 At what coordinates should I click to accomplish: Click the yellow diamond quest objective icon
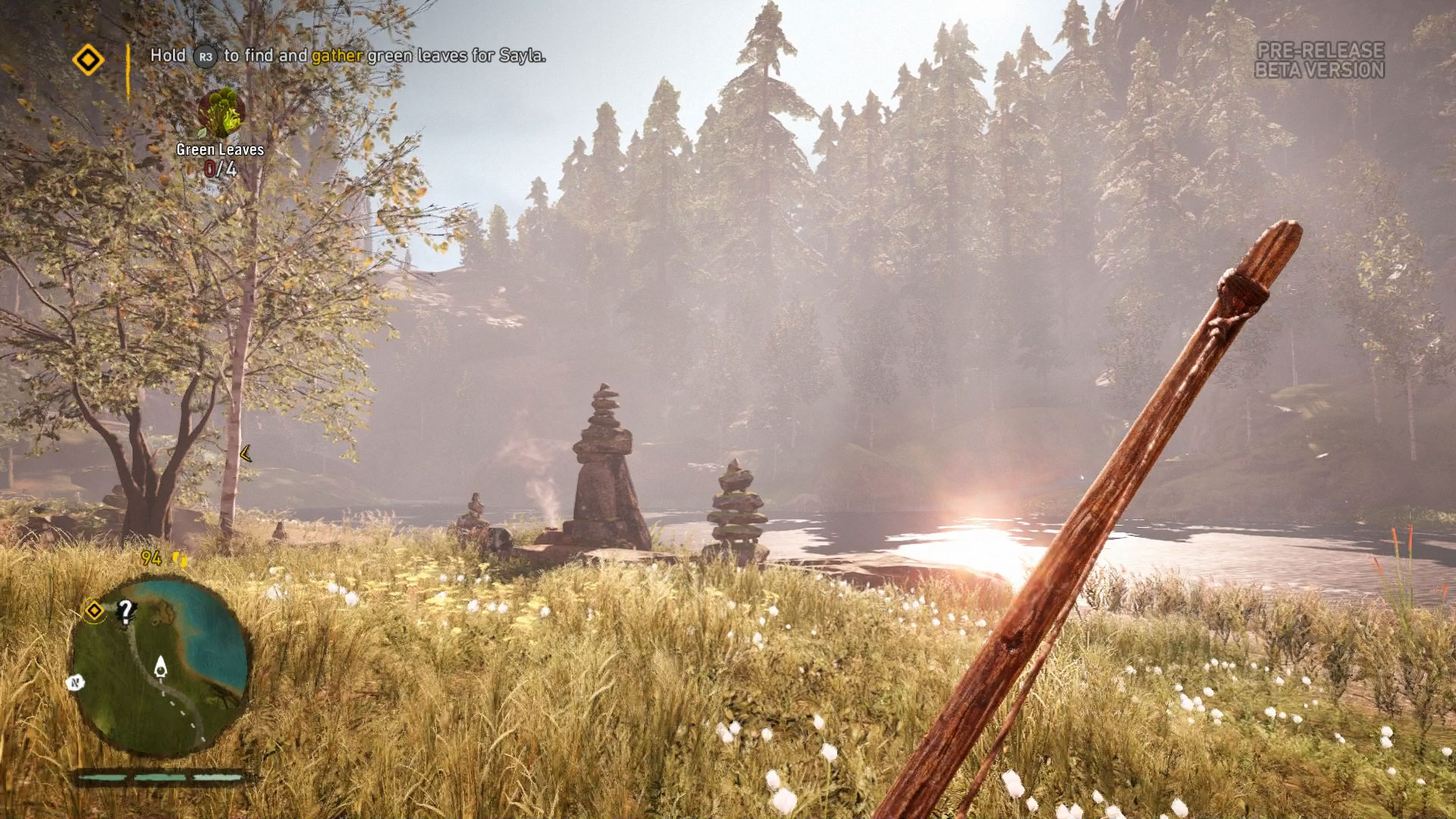88,59
